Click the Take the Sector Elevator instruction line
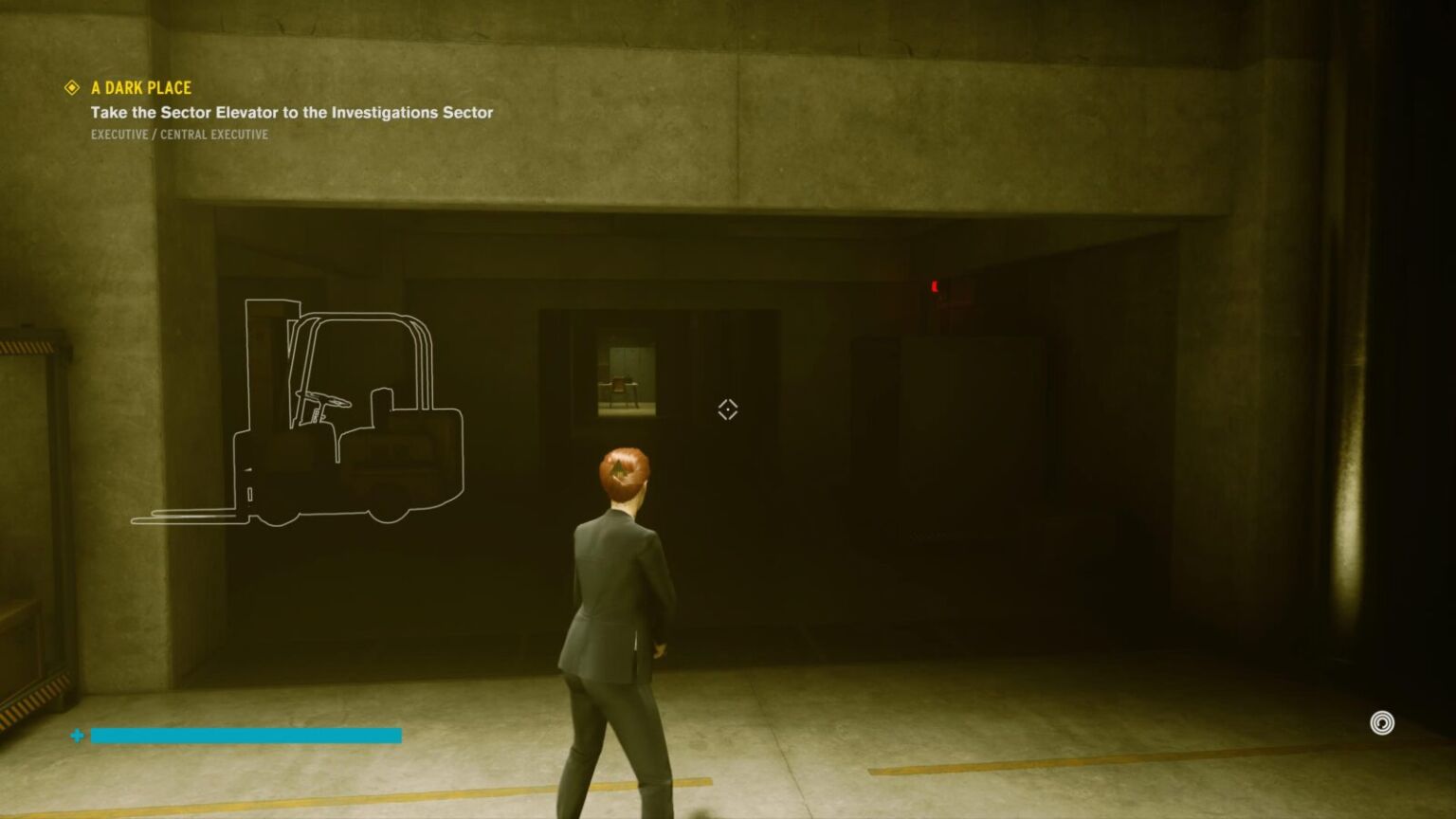The width and height of the screenshot is (1456, 819). (291, 112)
